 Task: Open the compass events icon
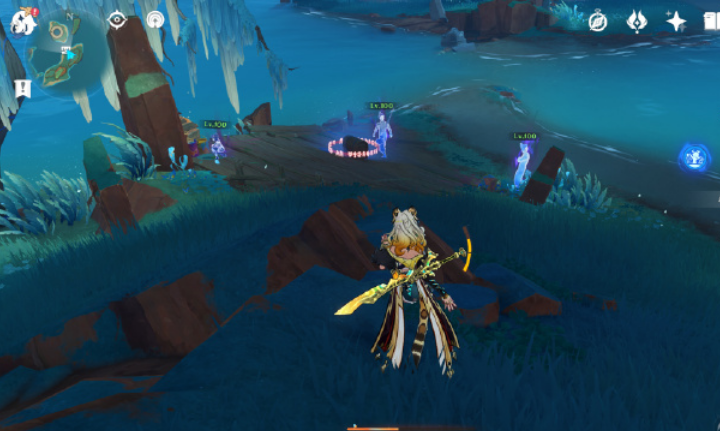click(598, 21)
